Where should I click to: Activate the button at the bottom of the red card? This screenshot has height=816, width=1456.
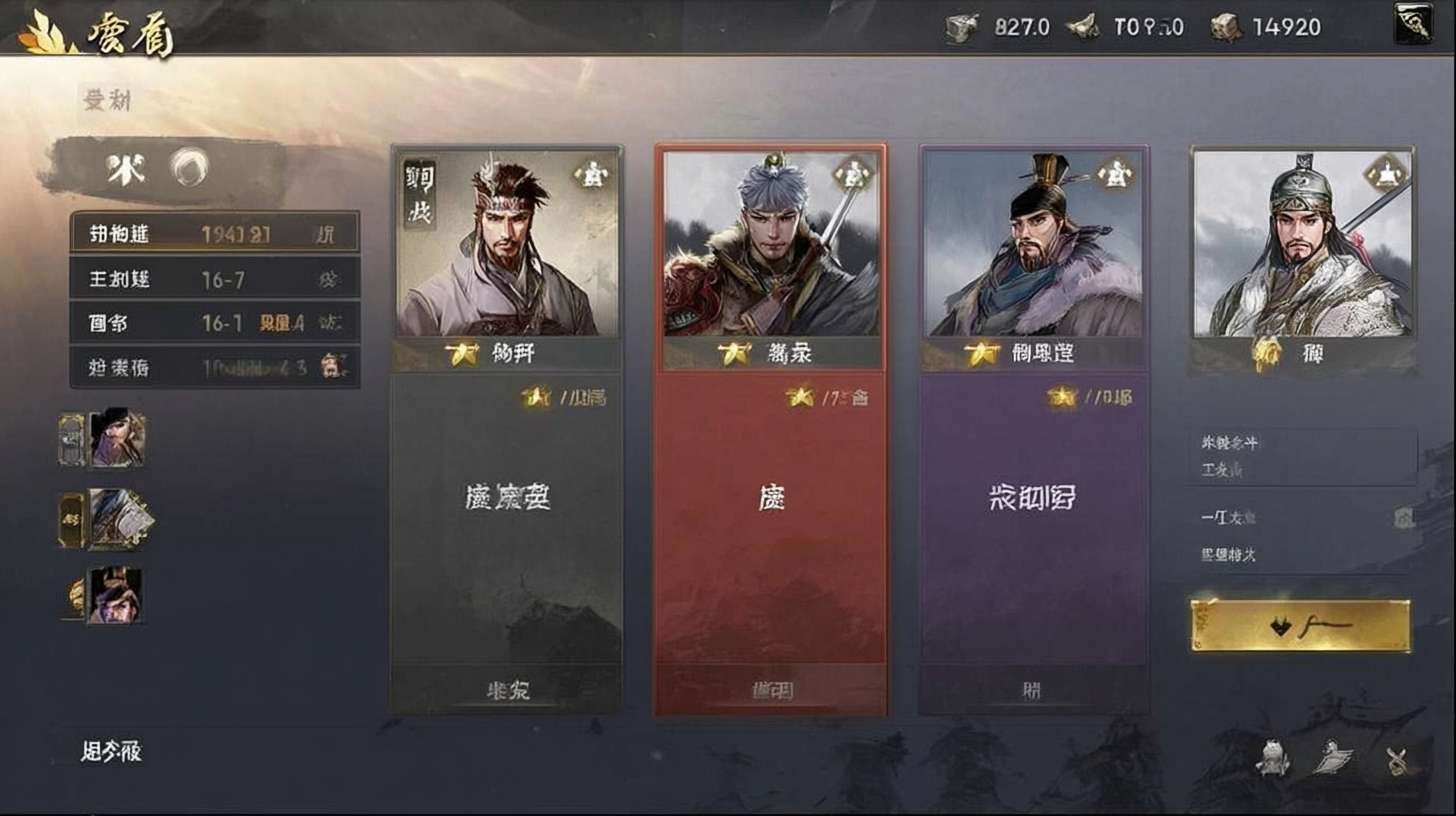(x=771, y=690)
